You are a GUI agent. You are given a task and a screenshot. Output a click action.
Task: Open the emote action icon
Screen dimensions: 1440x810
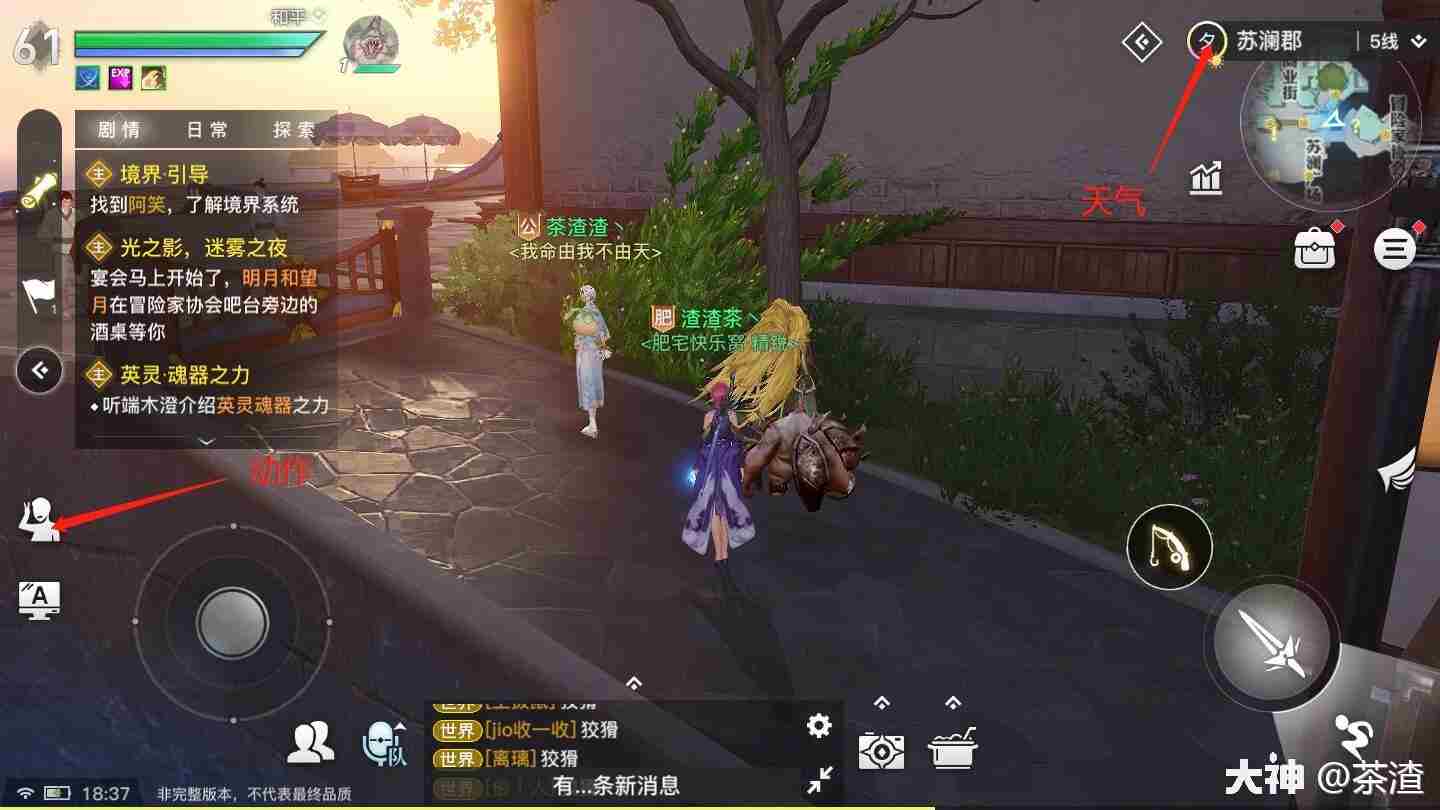(38, 520)
